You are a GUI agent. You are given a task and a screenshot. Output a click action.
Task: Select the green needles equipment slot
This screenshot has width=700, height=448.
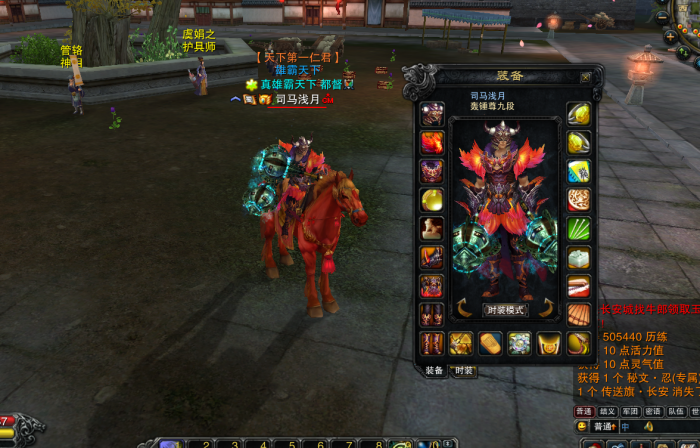pyautogui.click(x=579, y=228)
